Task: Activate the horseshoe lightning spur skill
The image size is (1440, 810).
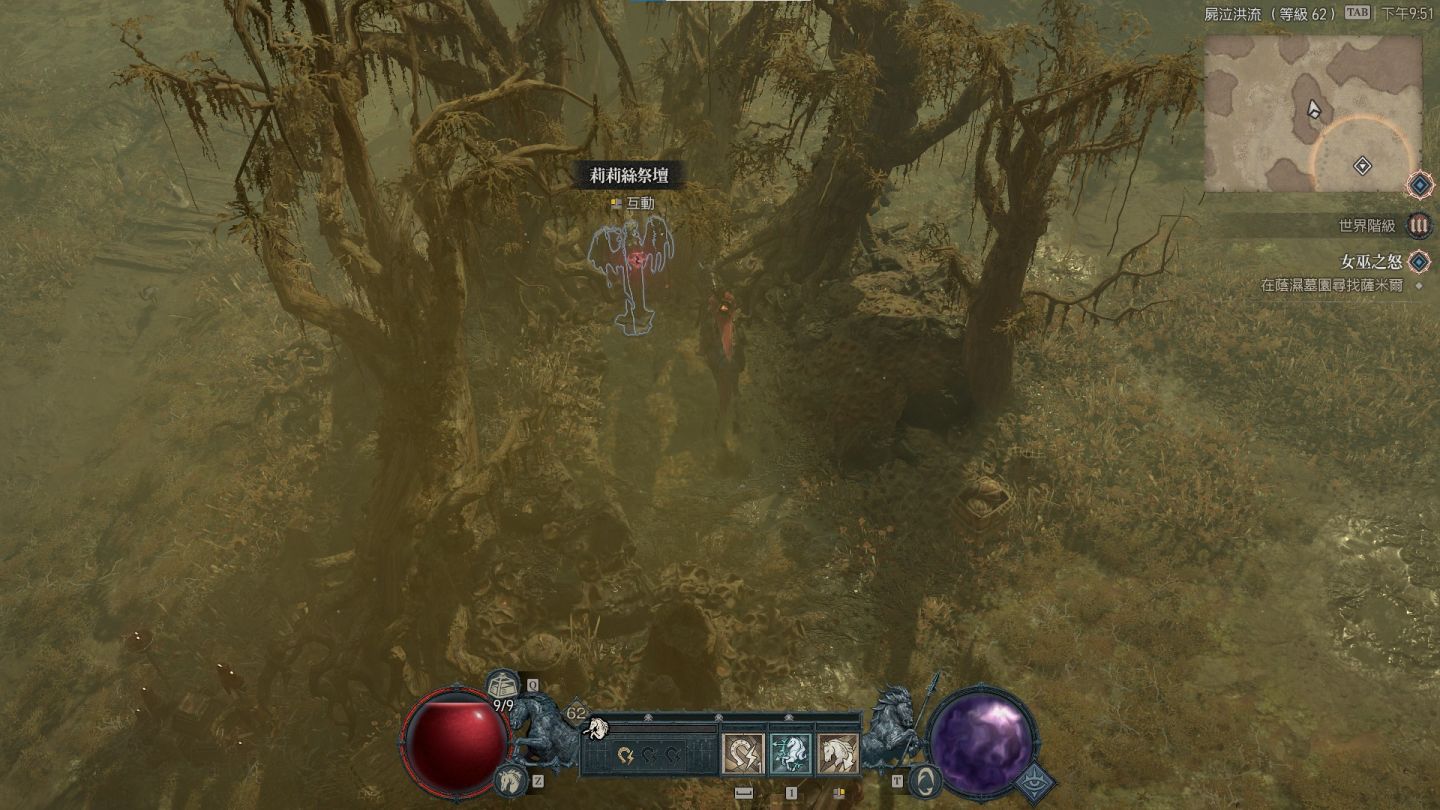Action: (x=743, y=754)
